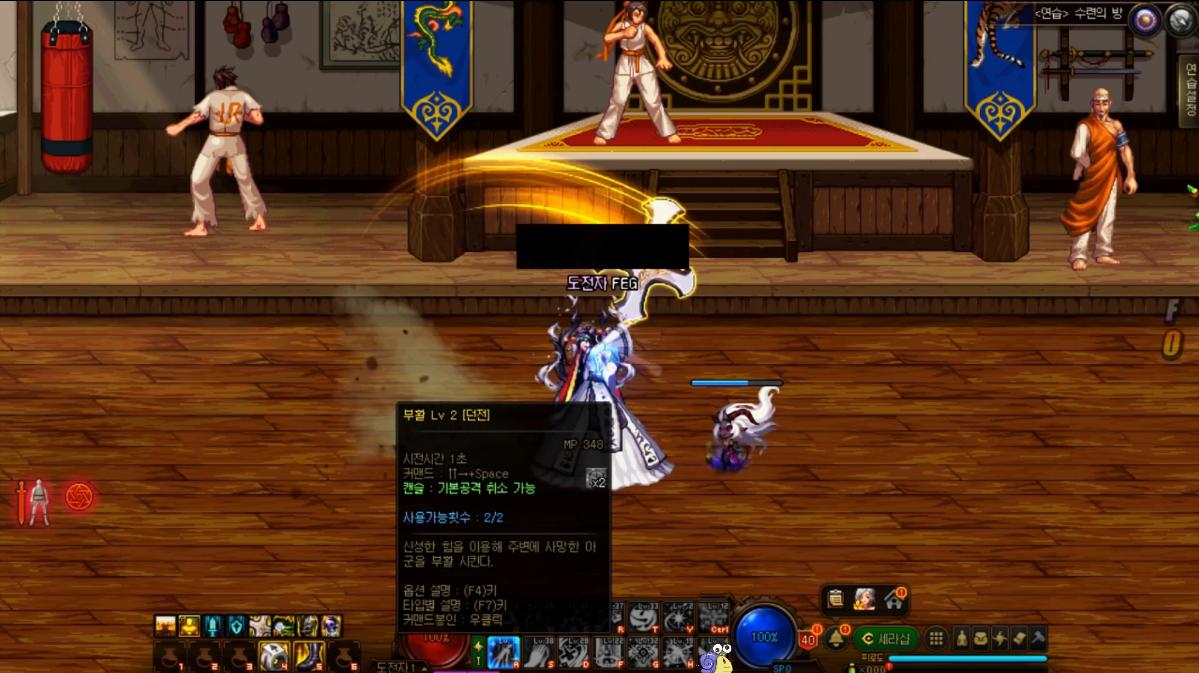The width and height of the screenshot is (1199, 673).
Task: Click the level 40 red badge
Action: click(808, 640)
